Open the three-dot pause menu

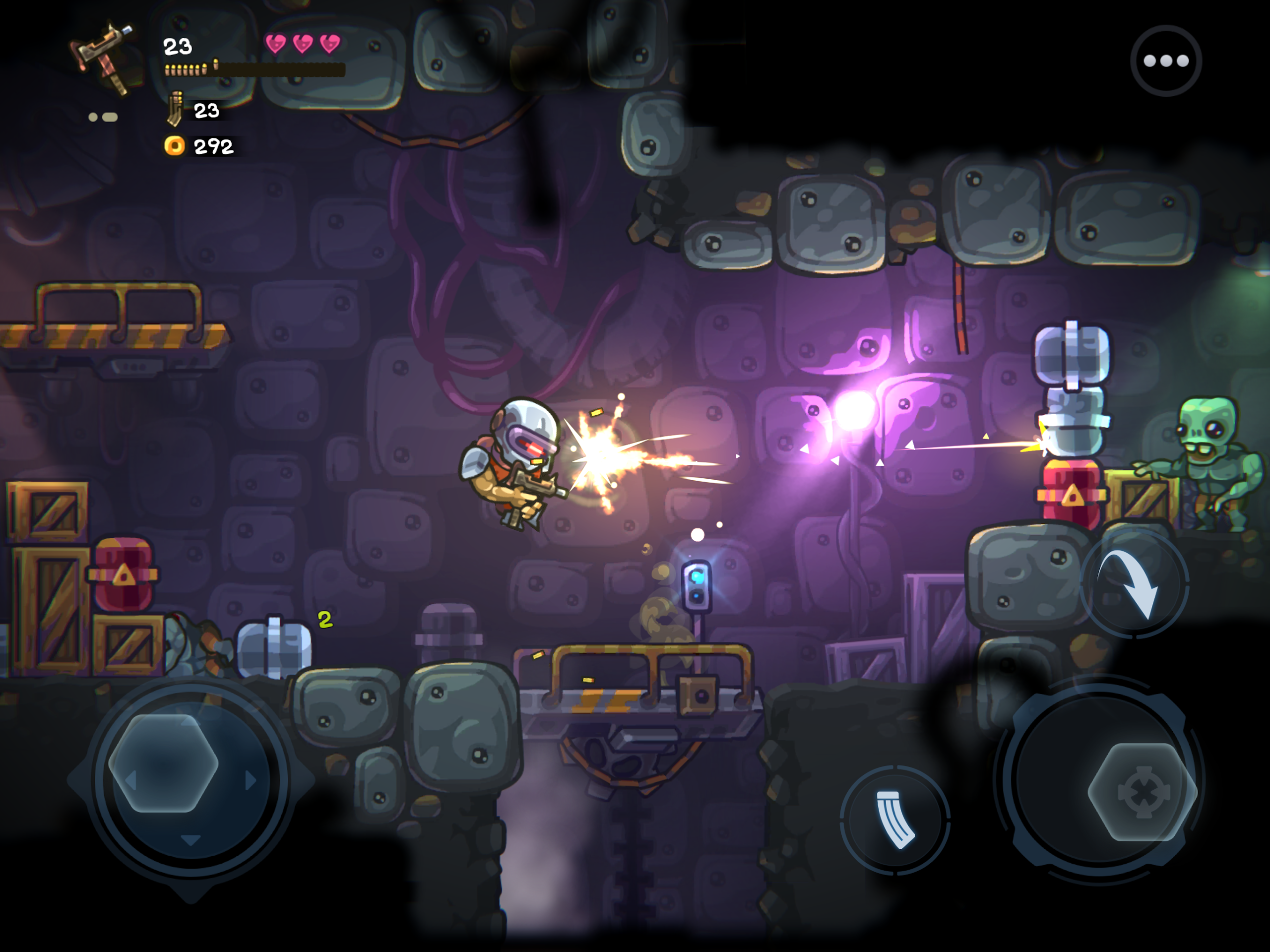[x=1165, y=61]
